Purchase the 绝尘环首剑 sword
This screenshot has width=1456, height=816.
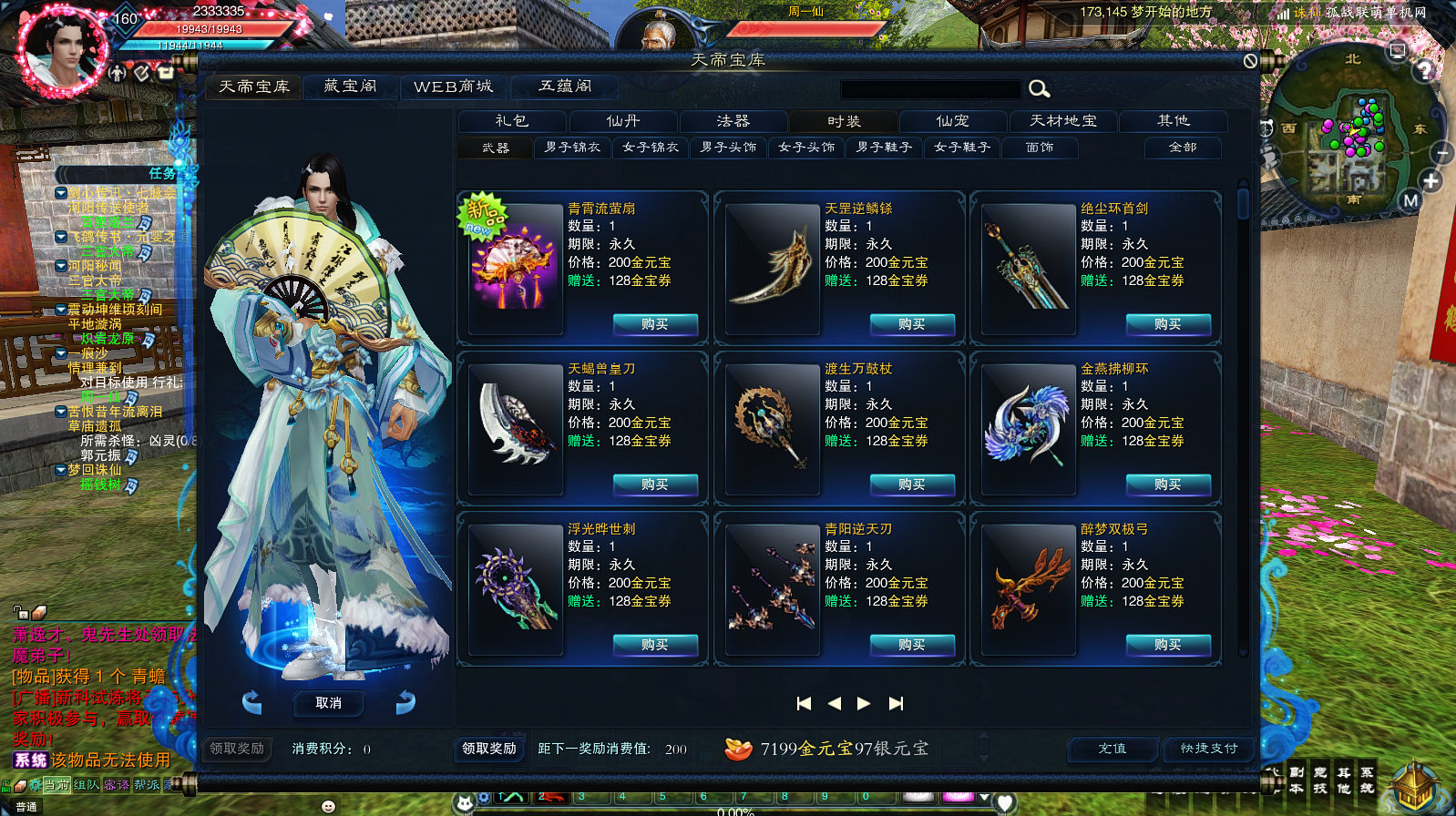1168,324
